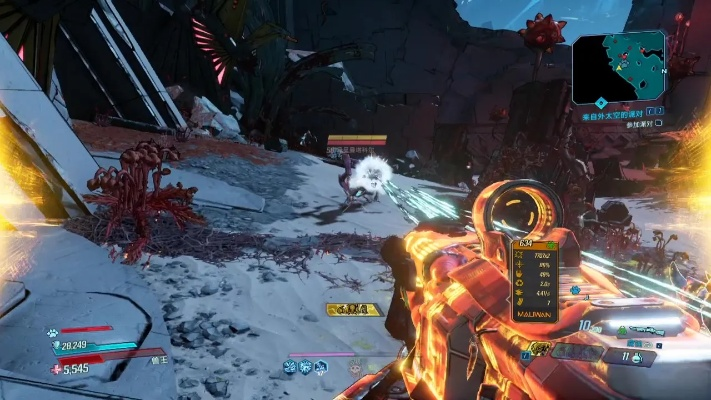Click the diamond quest marker below minimap
The height and width of the screenshot is (400, 711).
coord(601,102)
